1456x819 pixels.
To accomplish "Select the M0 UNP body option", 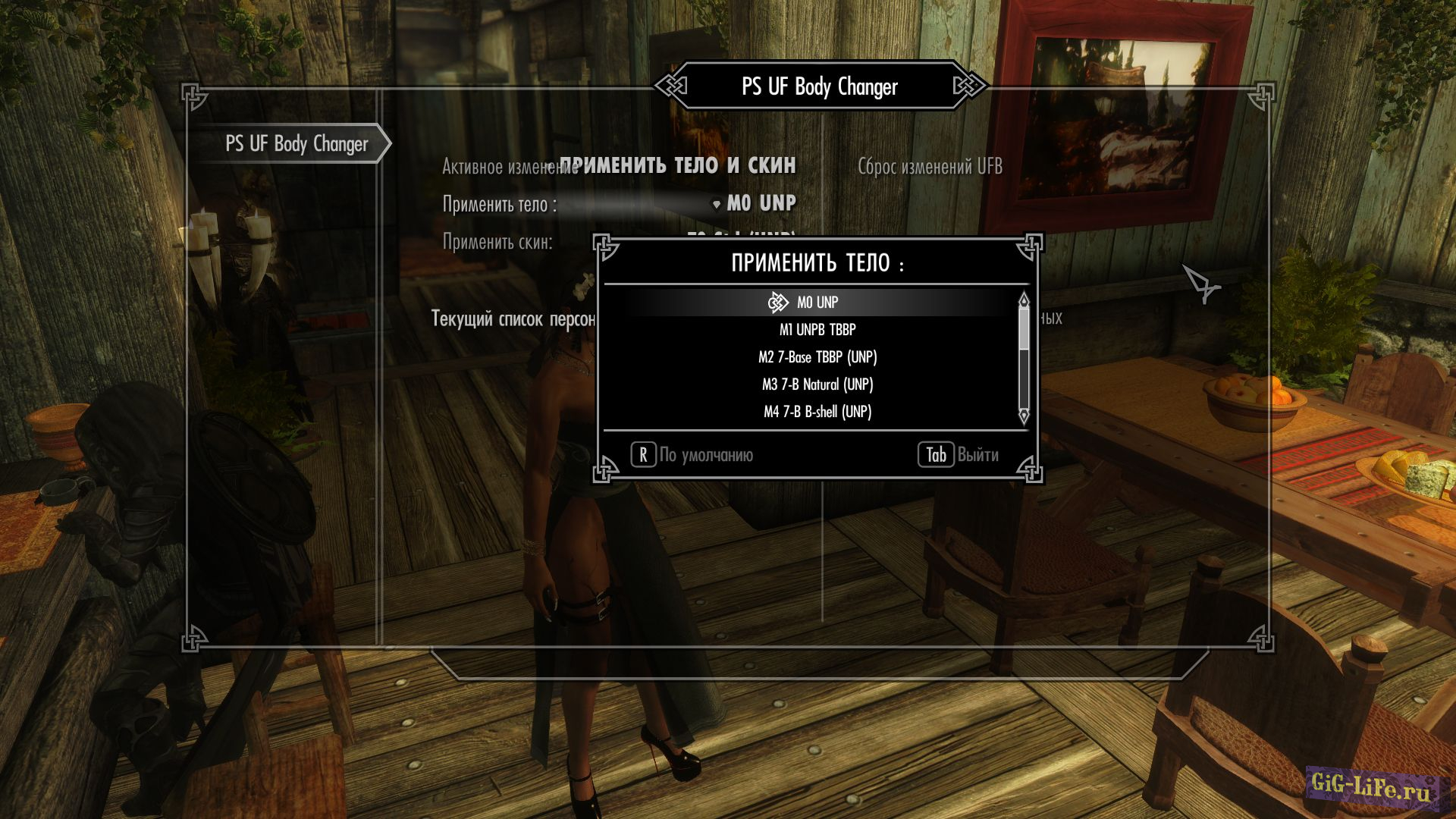I will coord(817,303).
